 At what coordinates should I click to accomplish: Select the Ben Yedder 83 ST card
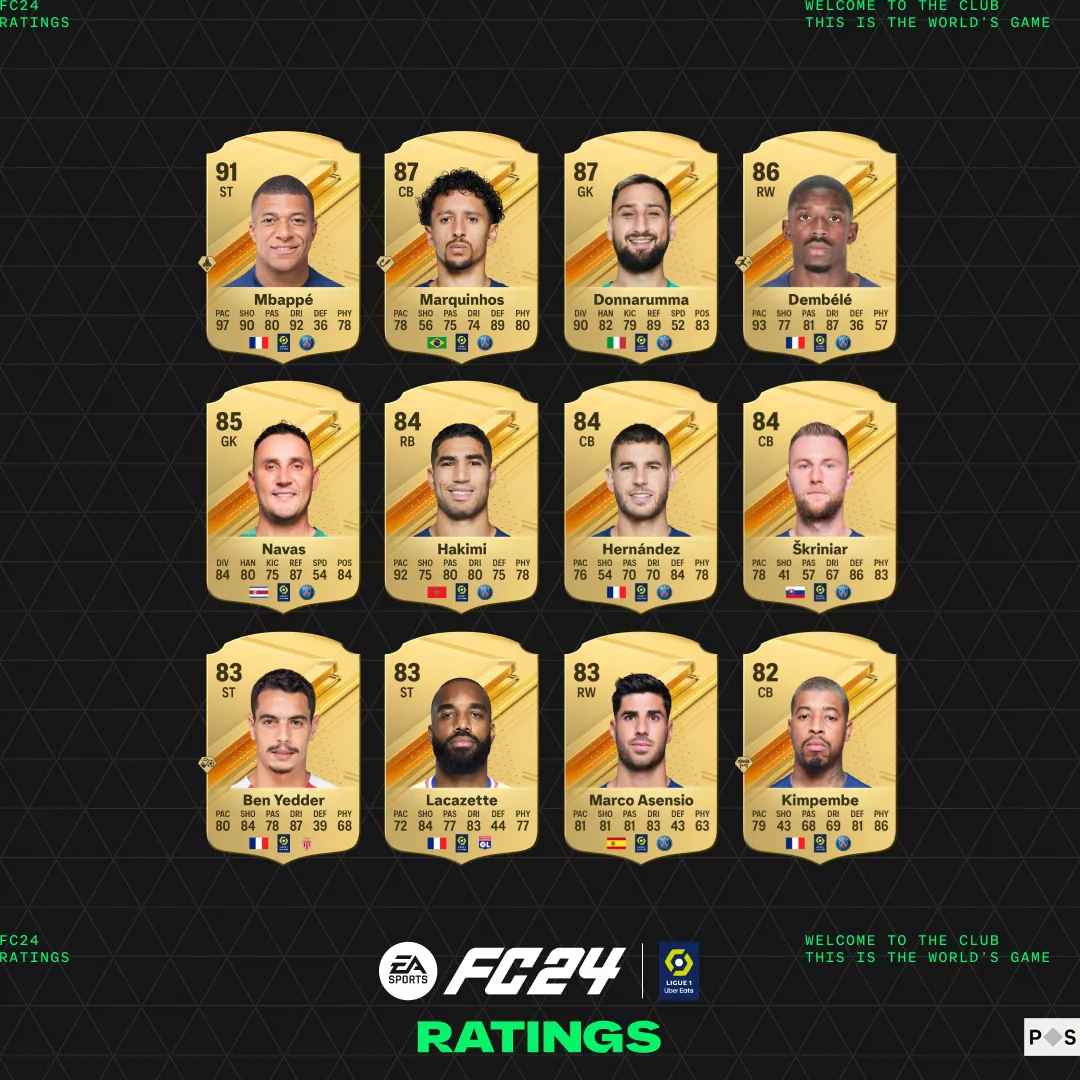pyautogui.click(x=283, y=750)
